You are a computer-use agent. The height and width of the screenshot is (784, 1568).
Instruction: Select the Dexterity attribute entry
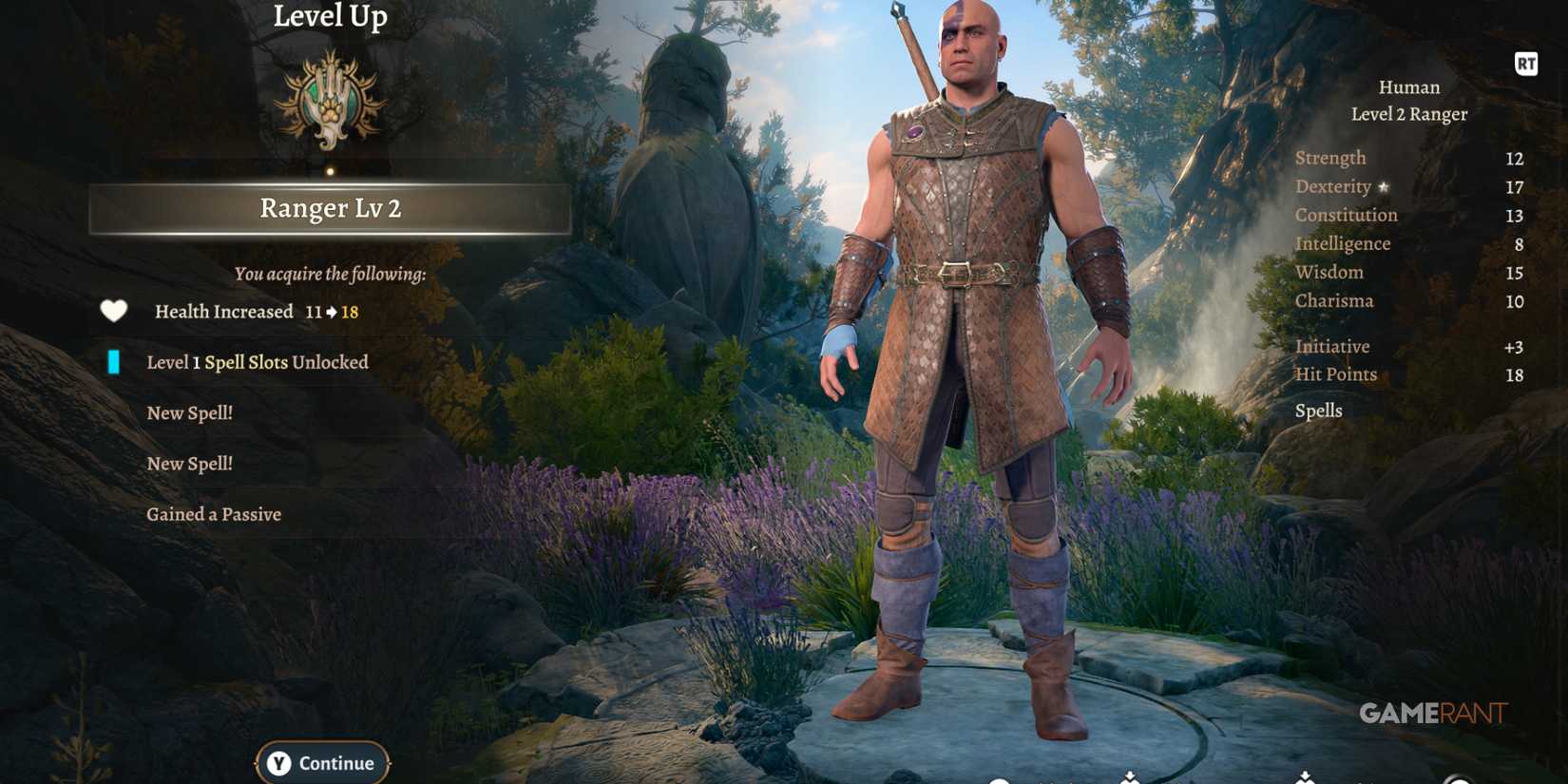tap(1334, 186)
